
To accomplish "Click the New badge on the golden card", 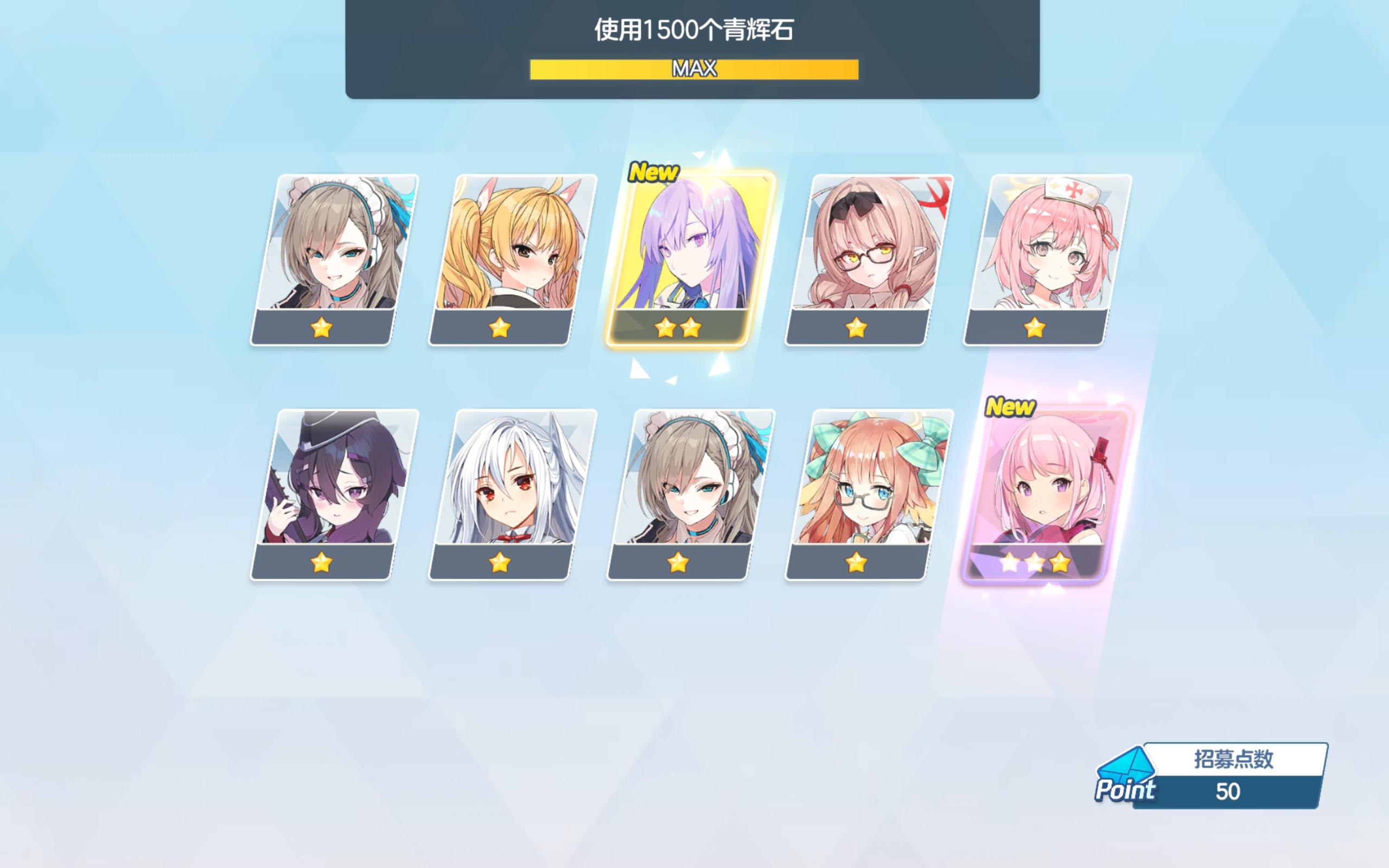I will (654, 171).
